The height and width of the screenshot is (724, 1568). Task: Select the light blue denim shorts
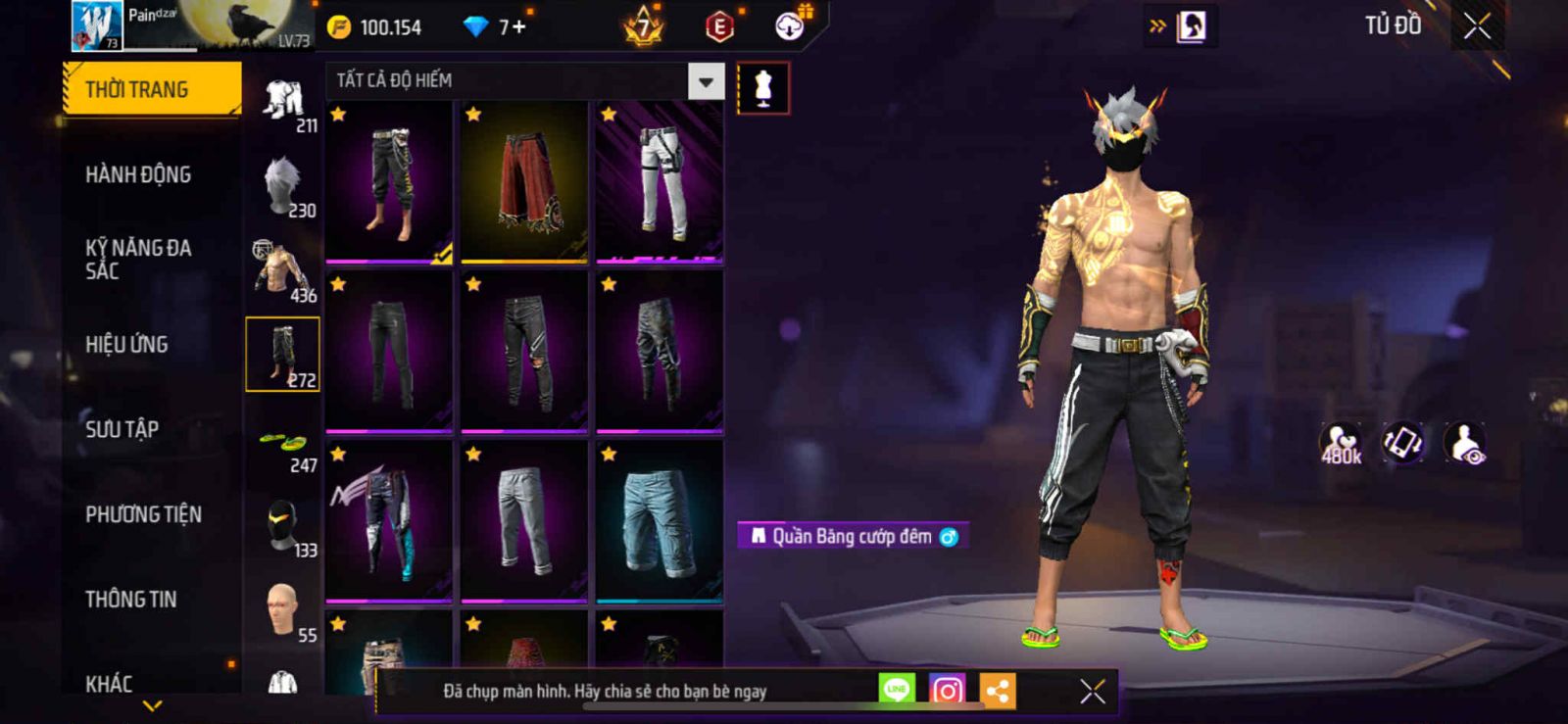tap(660, 521)
